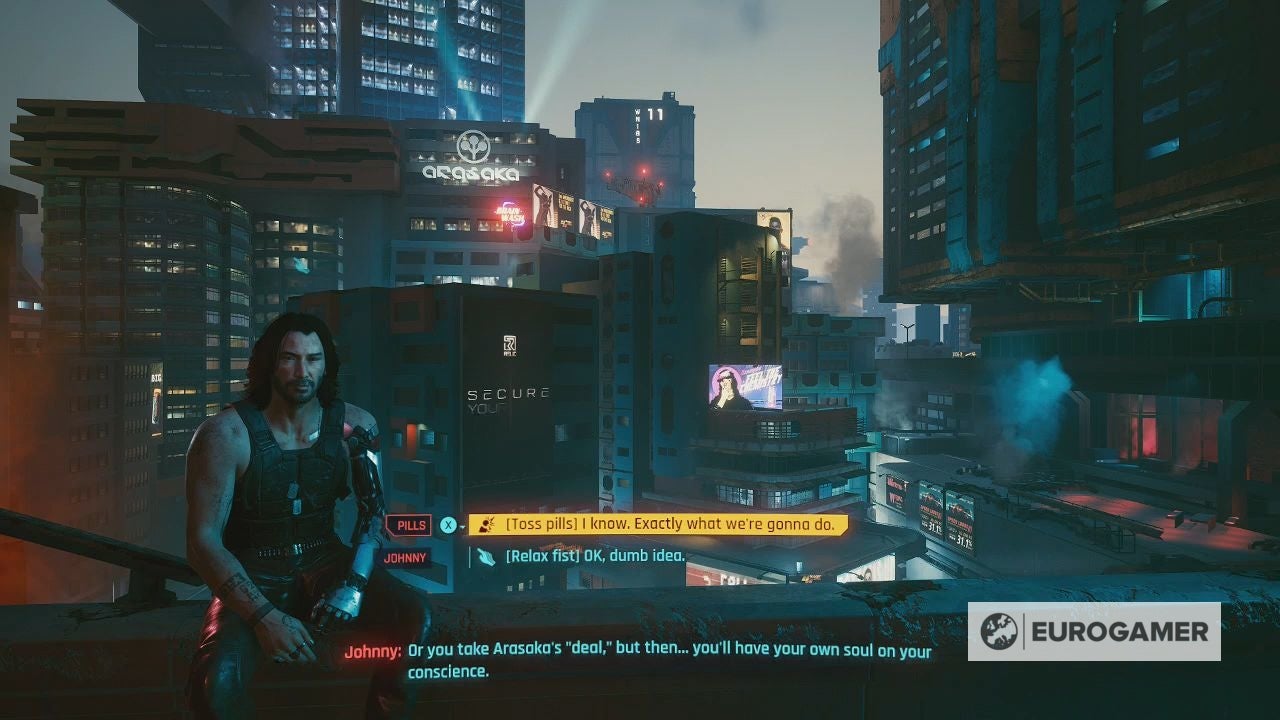Click the pills-tossing icon beside the yellow option

[488, 523]
